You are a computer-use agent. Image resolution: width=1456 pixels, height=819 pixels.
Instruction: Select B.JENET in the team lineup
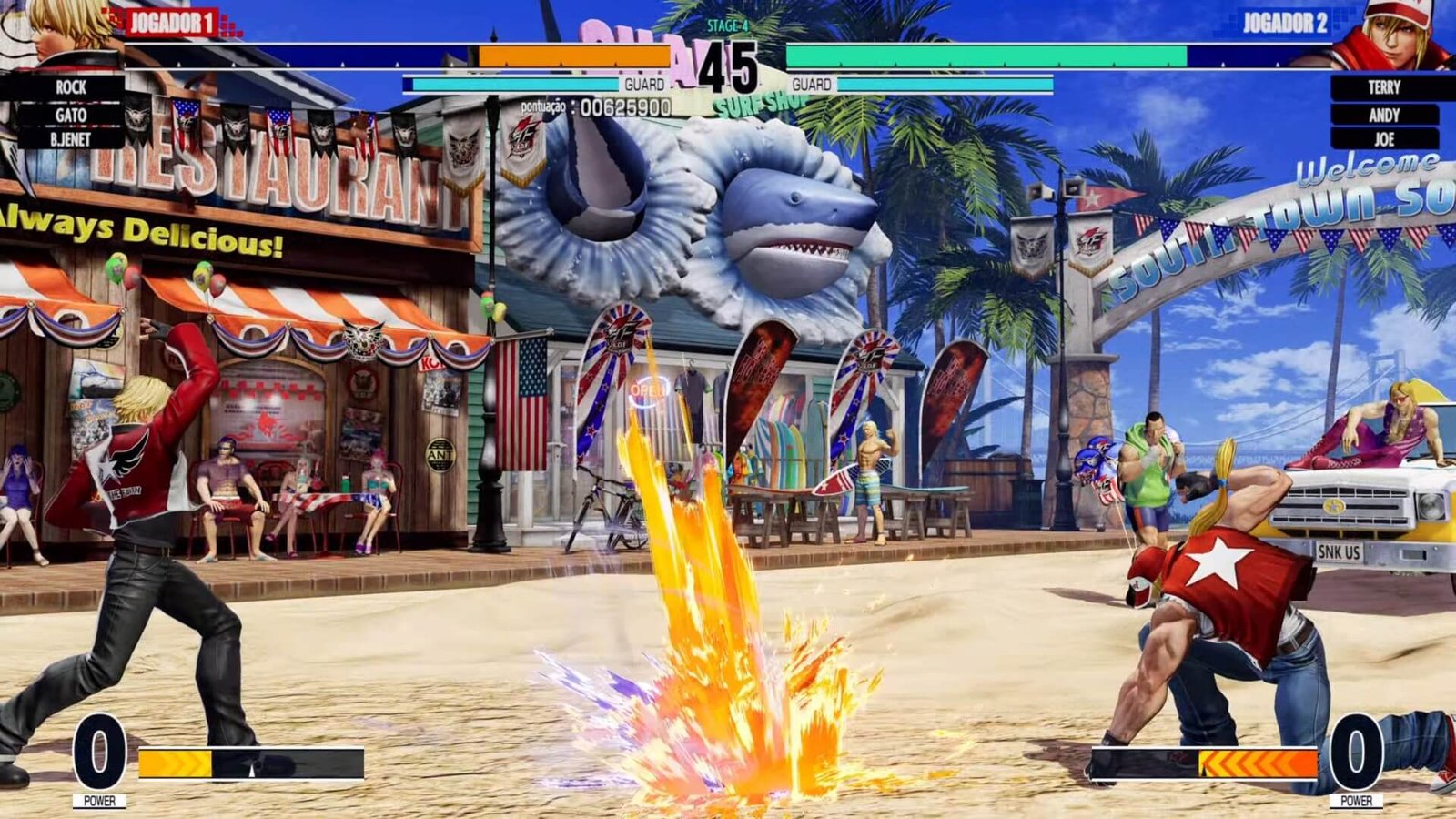pyautogui.click(x=73, y=138)
